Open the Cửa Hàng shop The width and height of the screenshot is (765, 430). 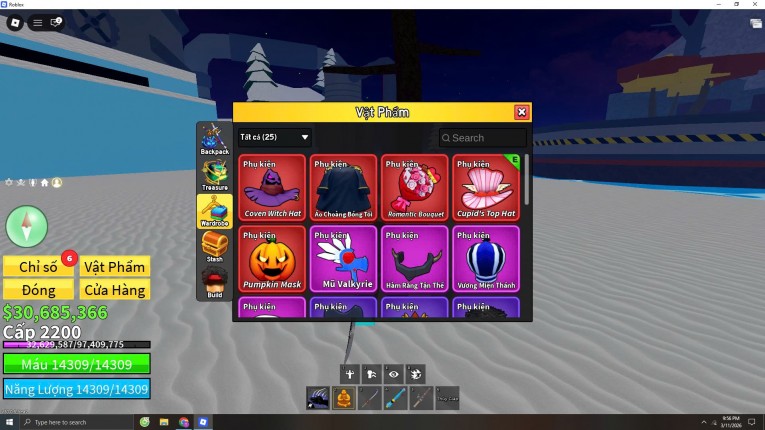(x=115, y=290)
